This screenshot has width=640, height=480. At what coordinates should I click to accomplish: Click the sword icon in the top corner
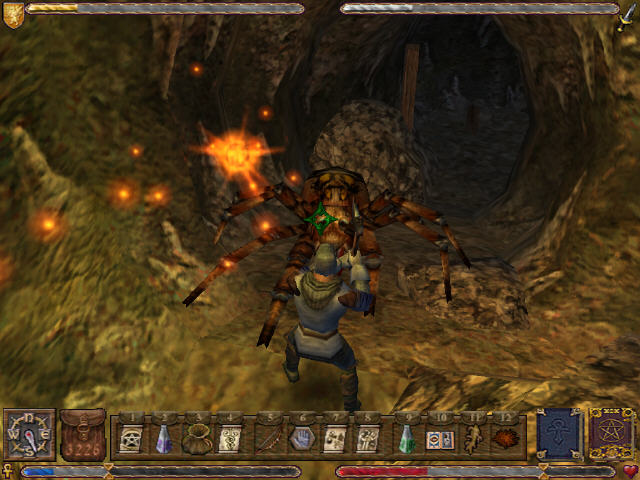click(627, 12)
